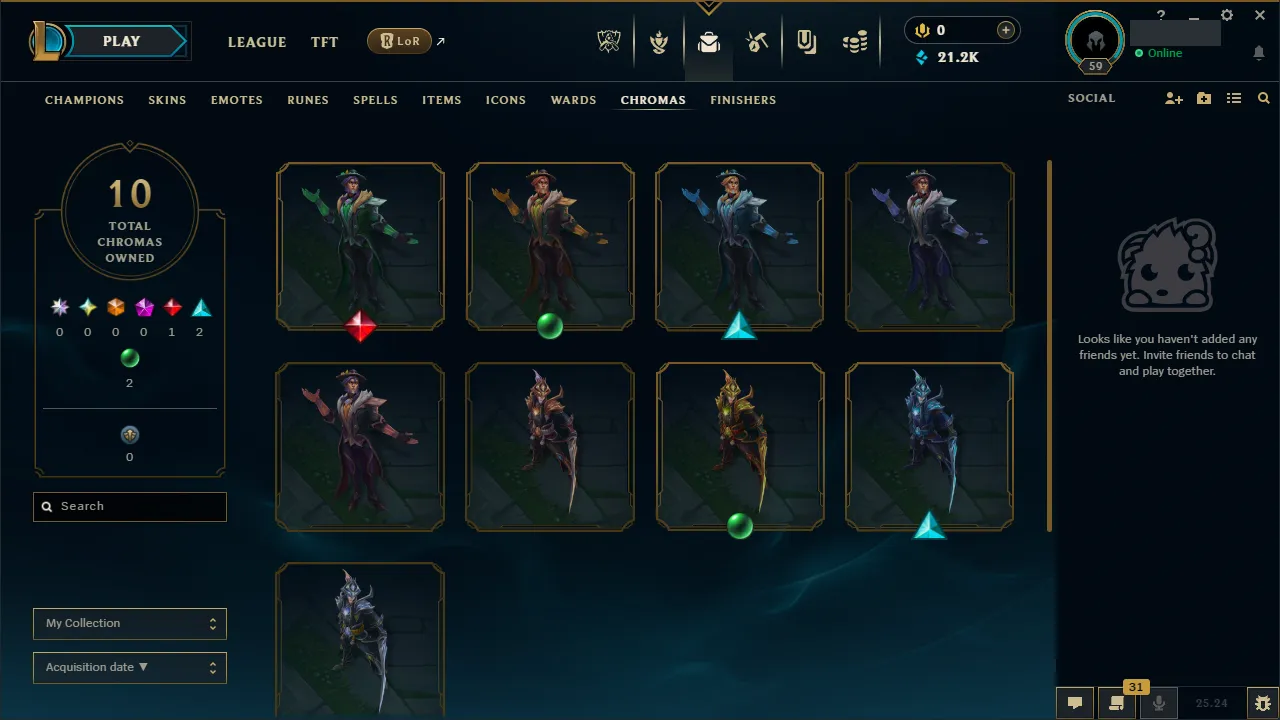This screenshot has width=1280, height=720.
Task: Open chat with the speech bubble icon
Action: pos(1075,703)
